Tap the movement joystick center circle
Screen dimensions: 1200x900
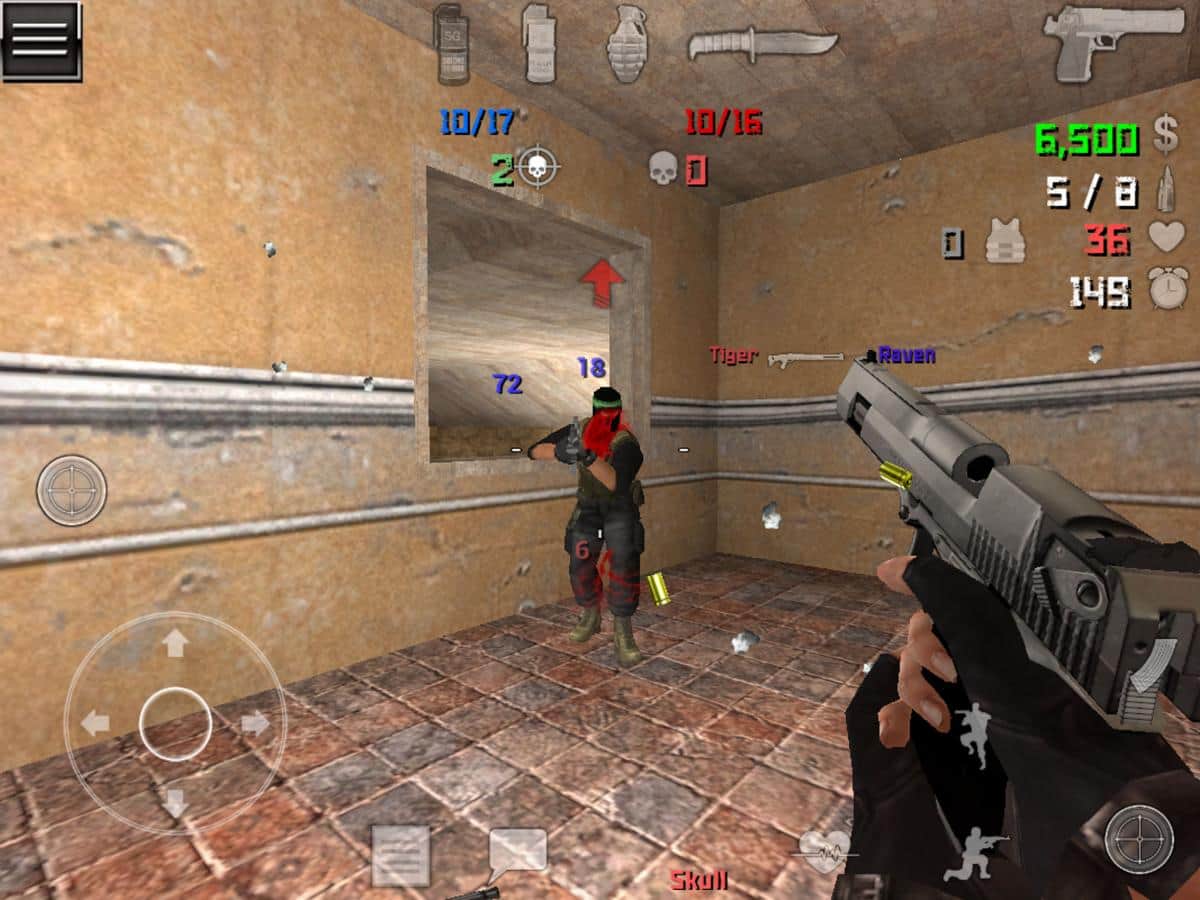175,722
